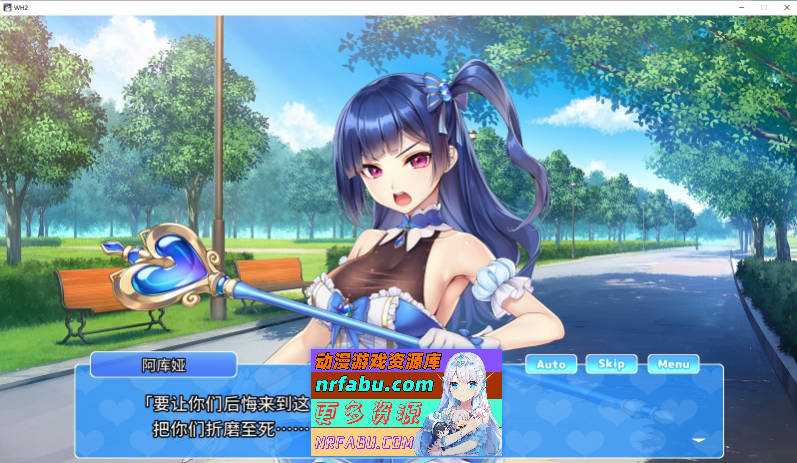Screen dimensions: 797x463
Task: Enable Auto dialogue mode
Action: pyautogui.click(x=551, y=364)
